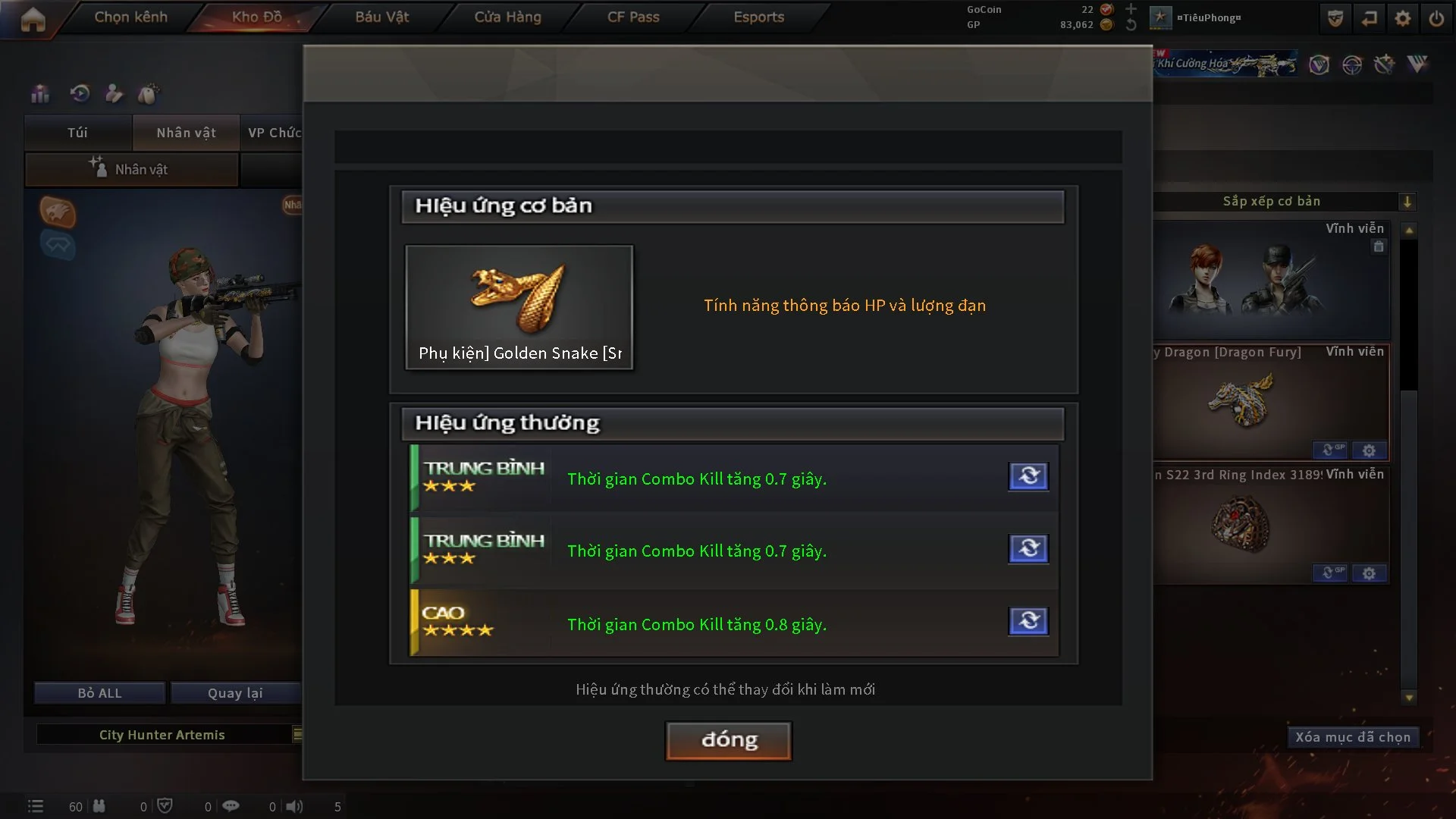The width and height of the screenshot is (1456, 819).
Task: Open the Sắp xếp cơ bản sorting dropdown
Action: click(1409, 201)
